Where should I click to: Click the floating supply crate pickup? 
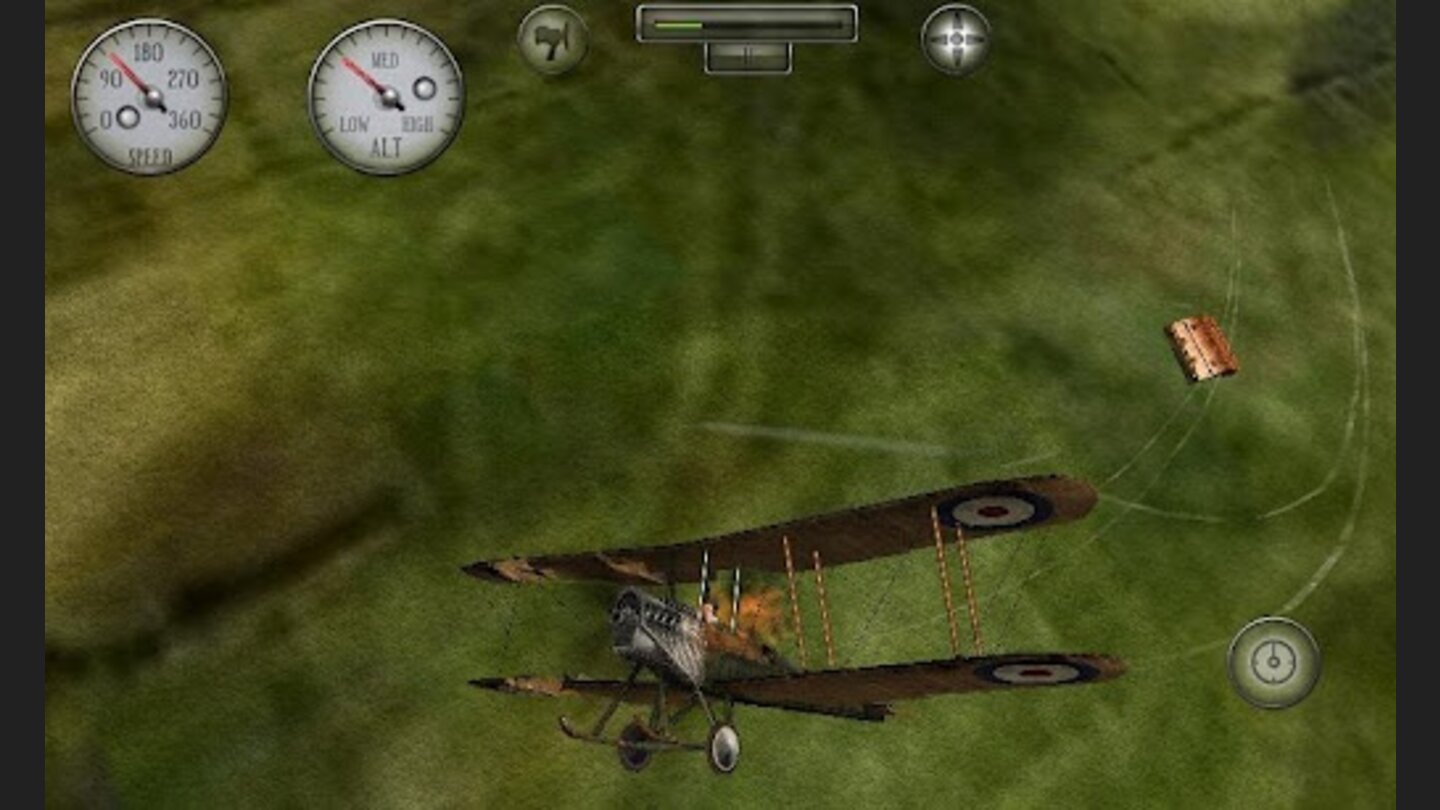(1203, 348)
